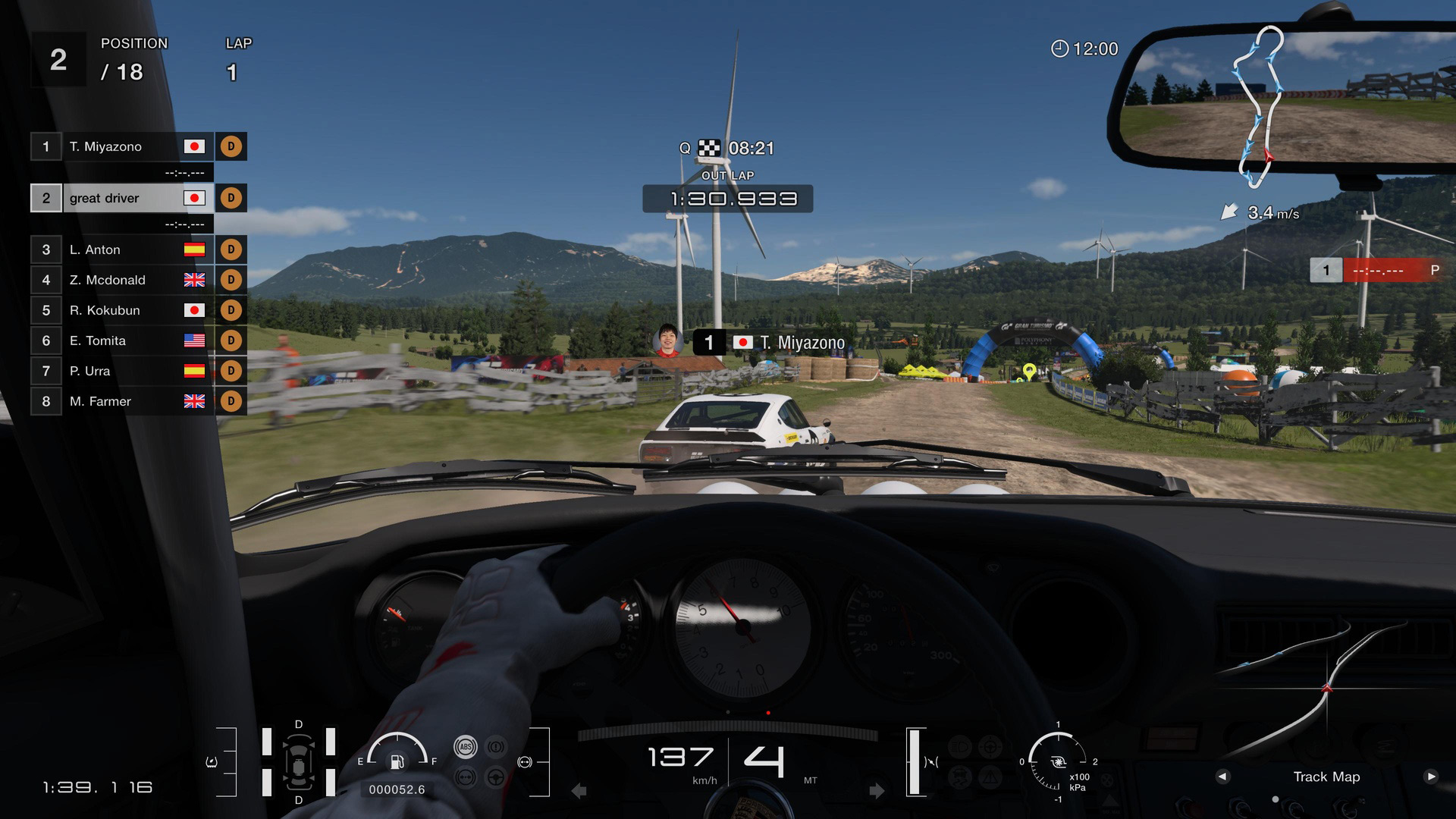Select T. Miyazono's row in the standings
The image size is (1456, 819).
coord(121,146)
